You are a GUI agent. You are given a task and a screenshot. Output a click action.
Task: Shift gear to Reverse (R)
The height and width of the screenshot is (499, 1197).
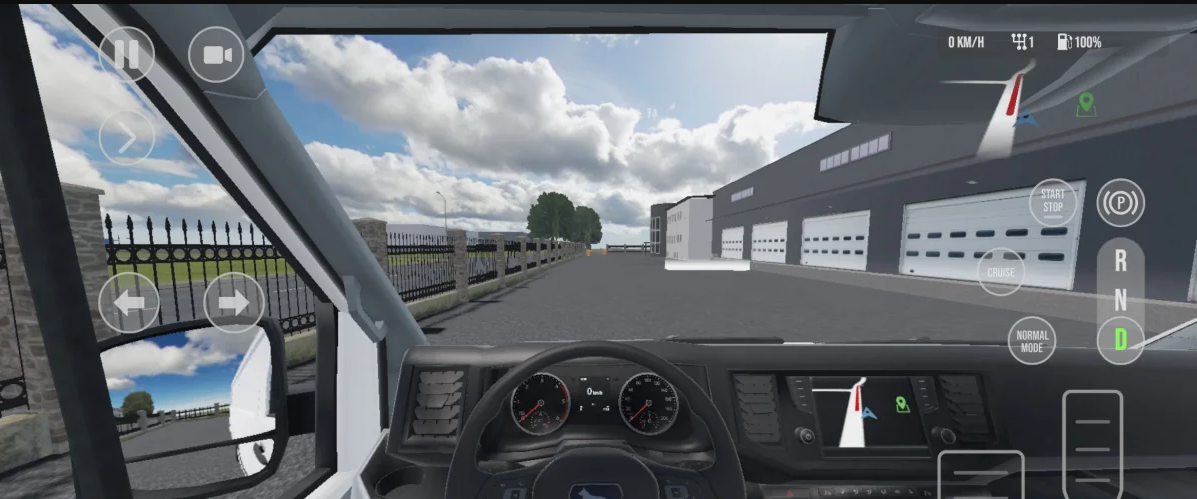pos(1120,262)
